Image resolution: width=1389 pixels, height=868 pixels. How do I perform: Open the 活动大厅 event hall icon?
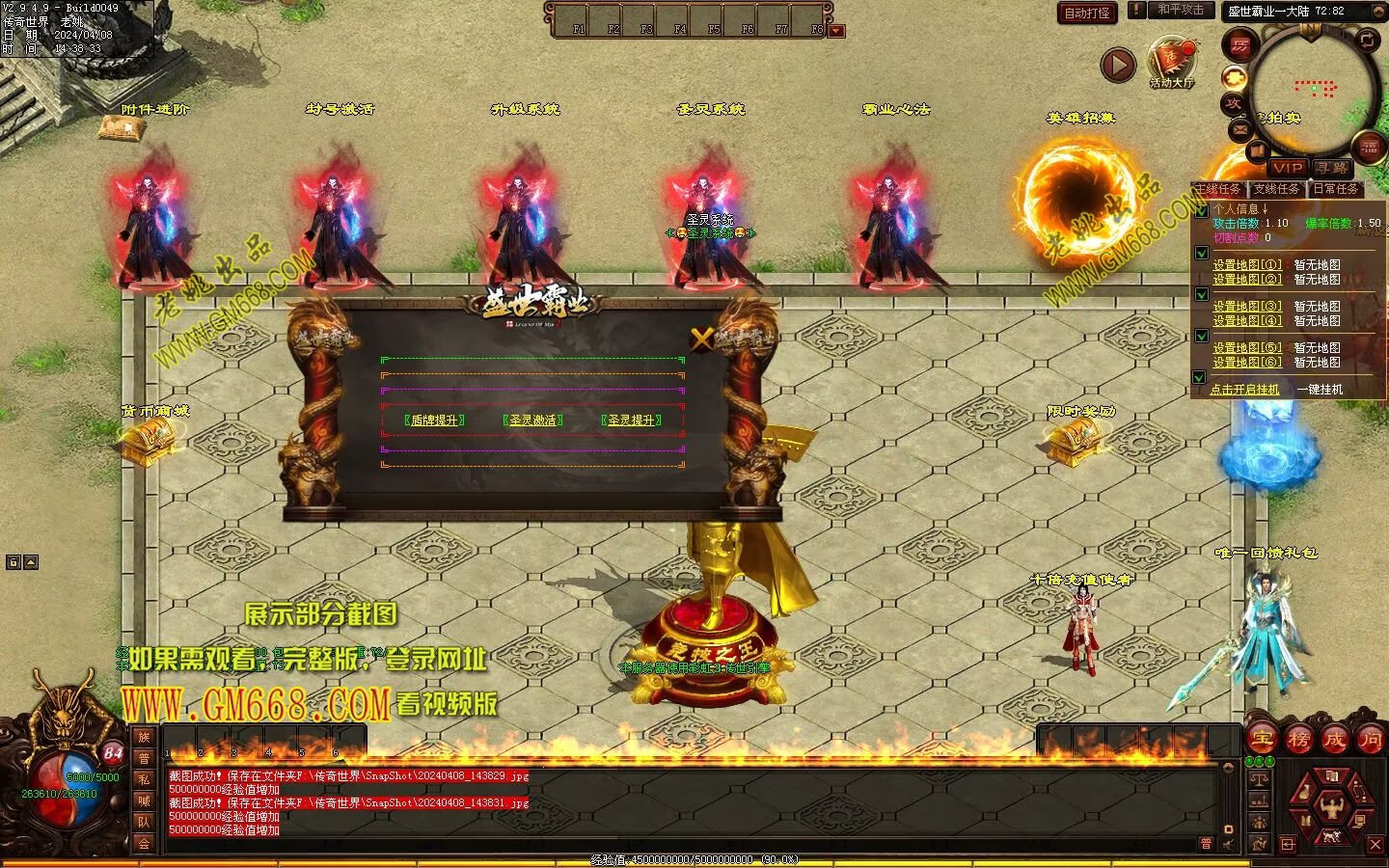(1171, 63)
